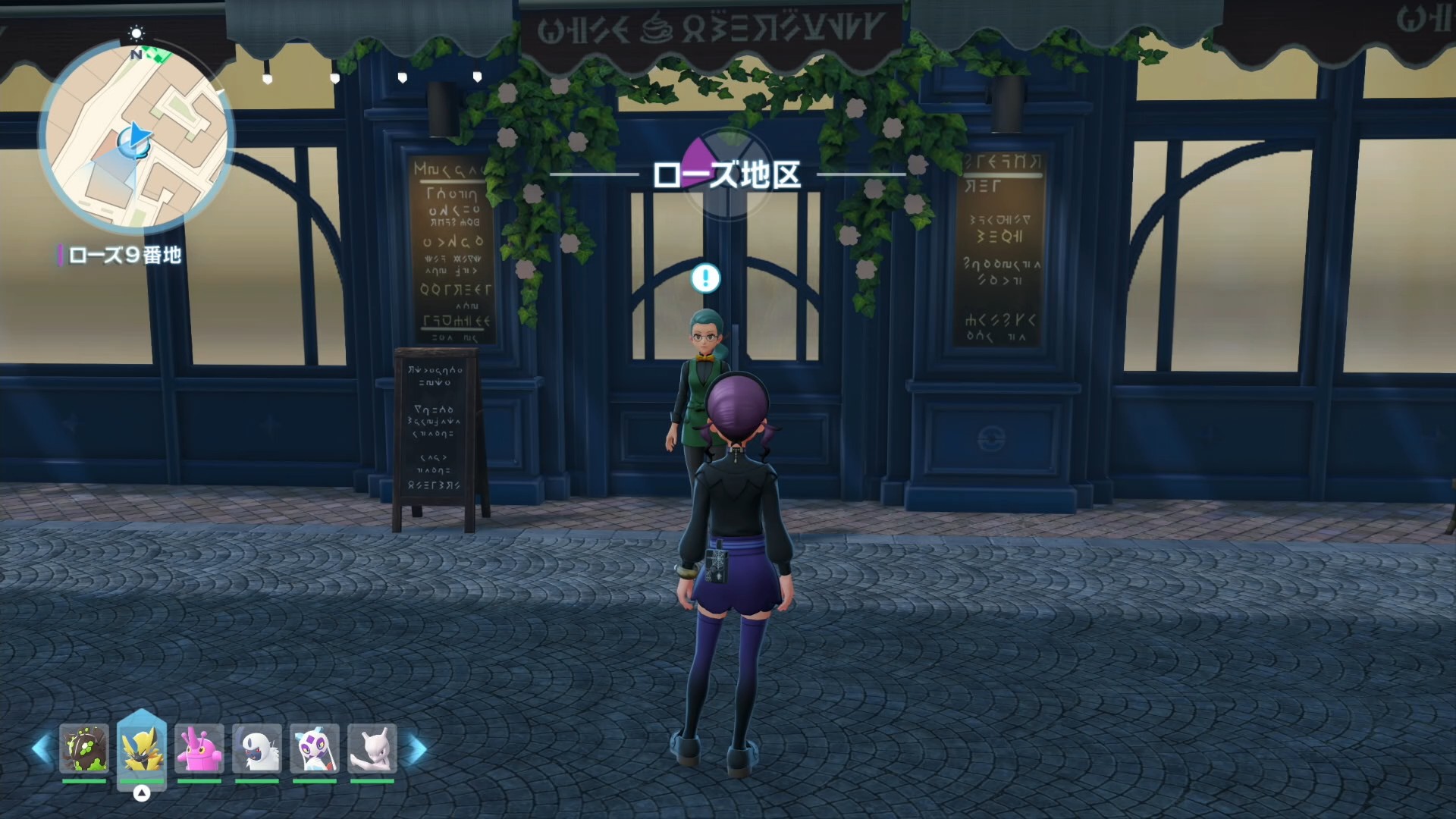1456x819 pixels.
Task: Select Froslass from the party bar
Action: pos(315,748)
